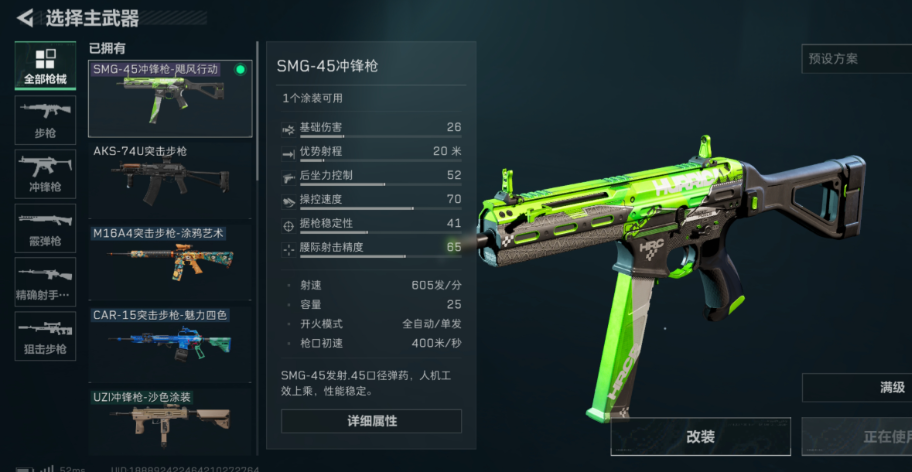The width and height of the screenshot is (912, 472).
Task: Choose the 精确射手 rifle category
Action: [x=45, y=282]
